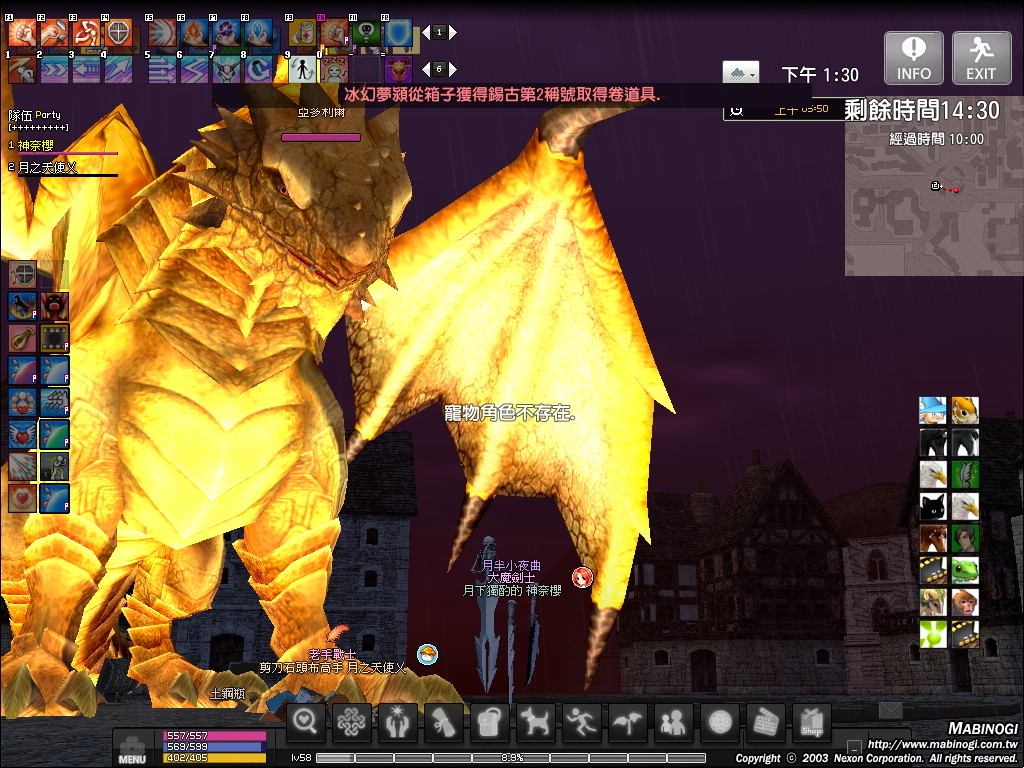Cast the fire skill on F6

194,33
